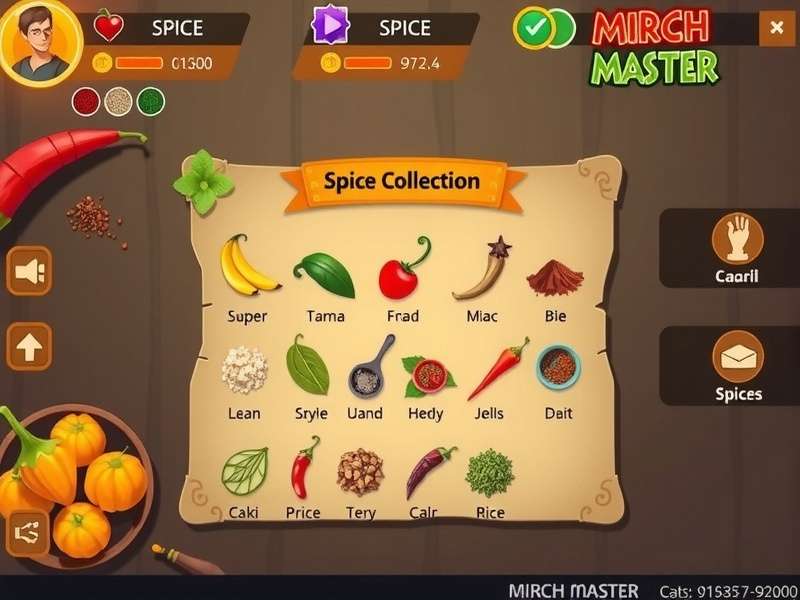
Task: Choose the Tery brown nuts item
Action: click(360, 471)
